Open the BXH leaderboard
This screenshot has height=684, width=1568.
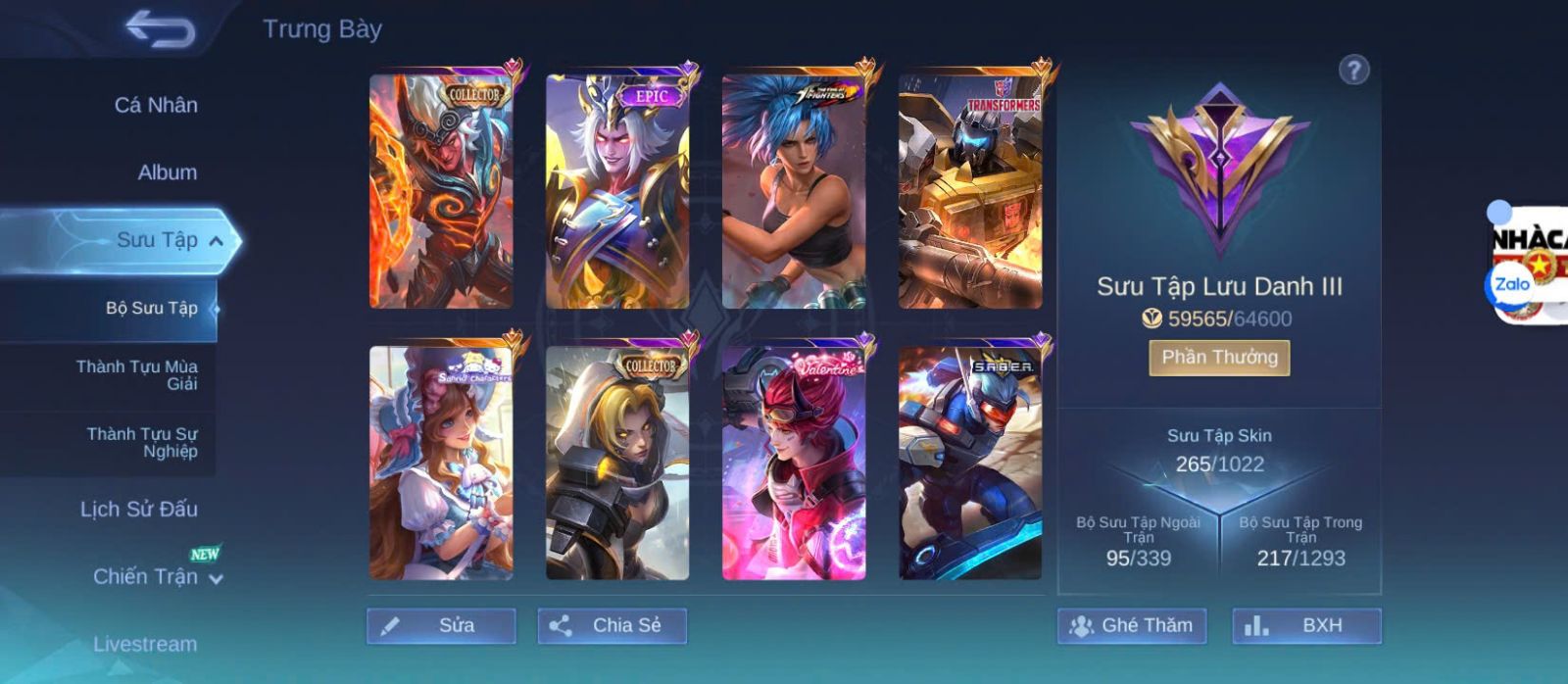pyautogui.click(x=1306, y=625)
